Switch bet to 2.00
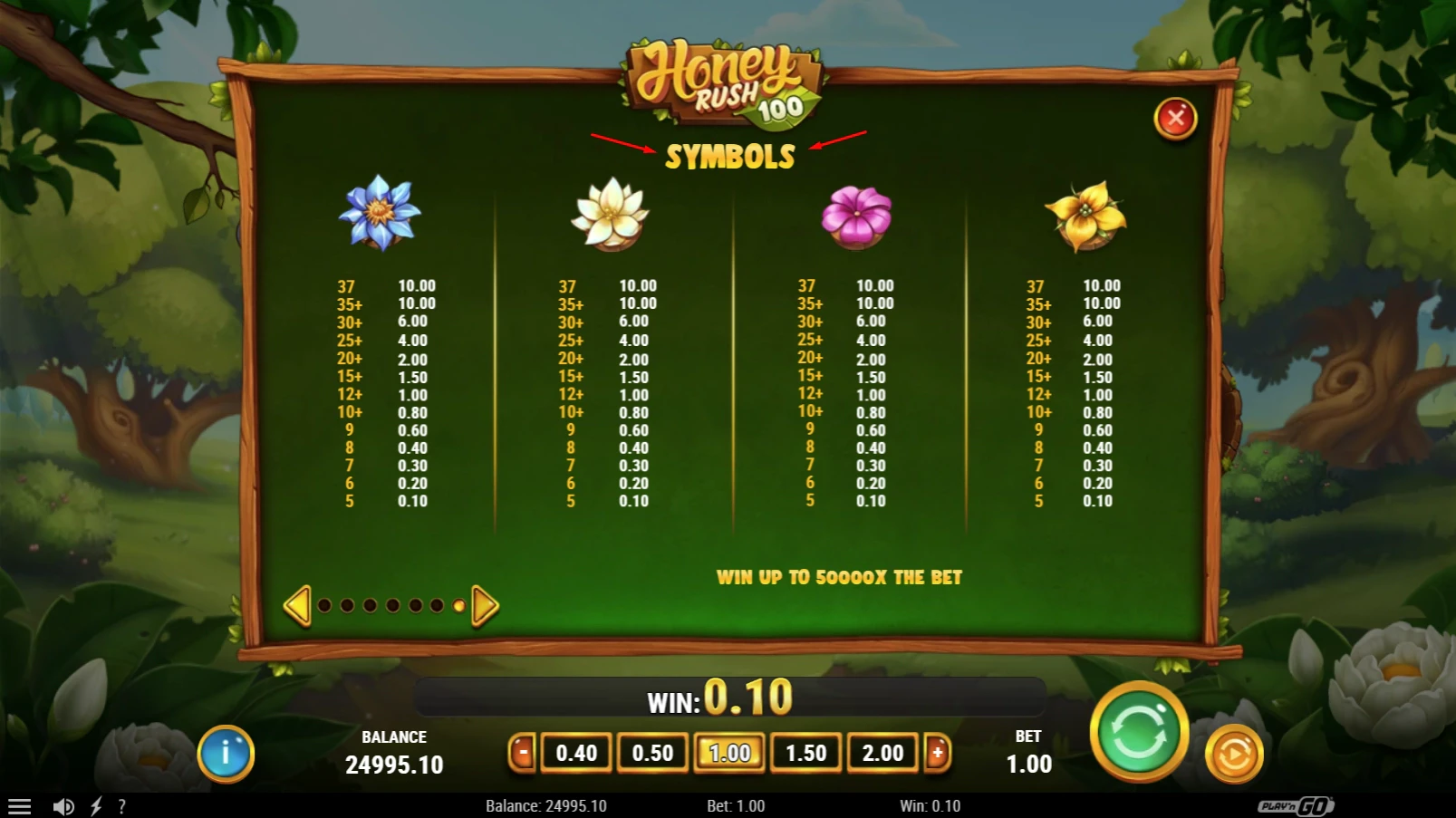The width and height of the screenshot is (1456, 818). tap(882, 753)
